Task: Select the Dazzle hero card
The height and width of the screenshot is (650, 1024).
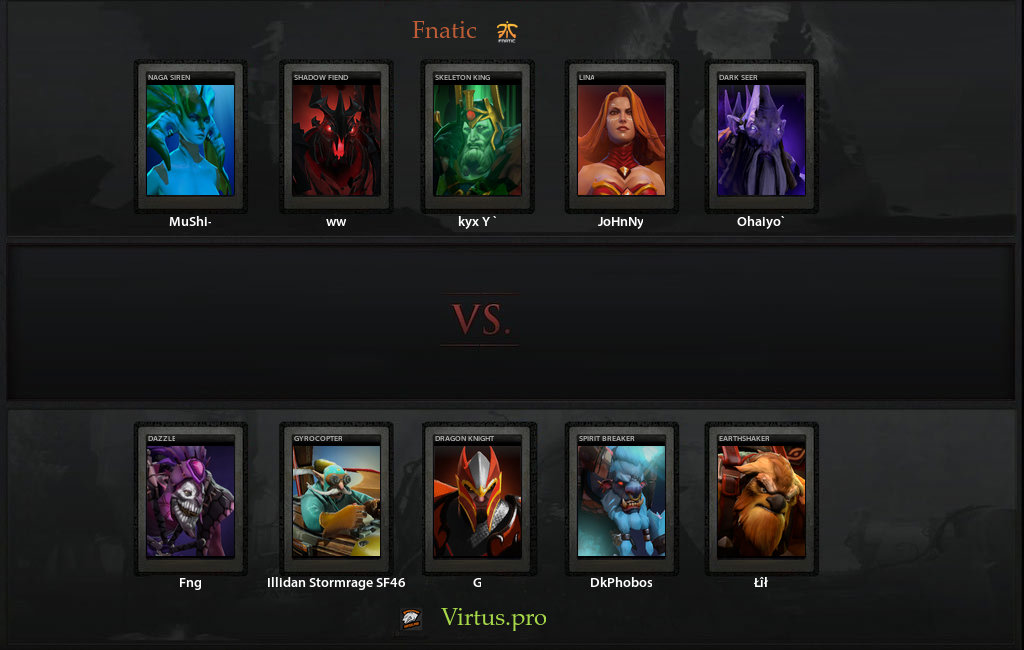Action: click(x=190, y=500)
